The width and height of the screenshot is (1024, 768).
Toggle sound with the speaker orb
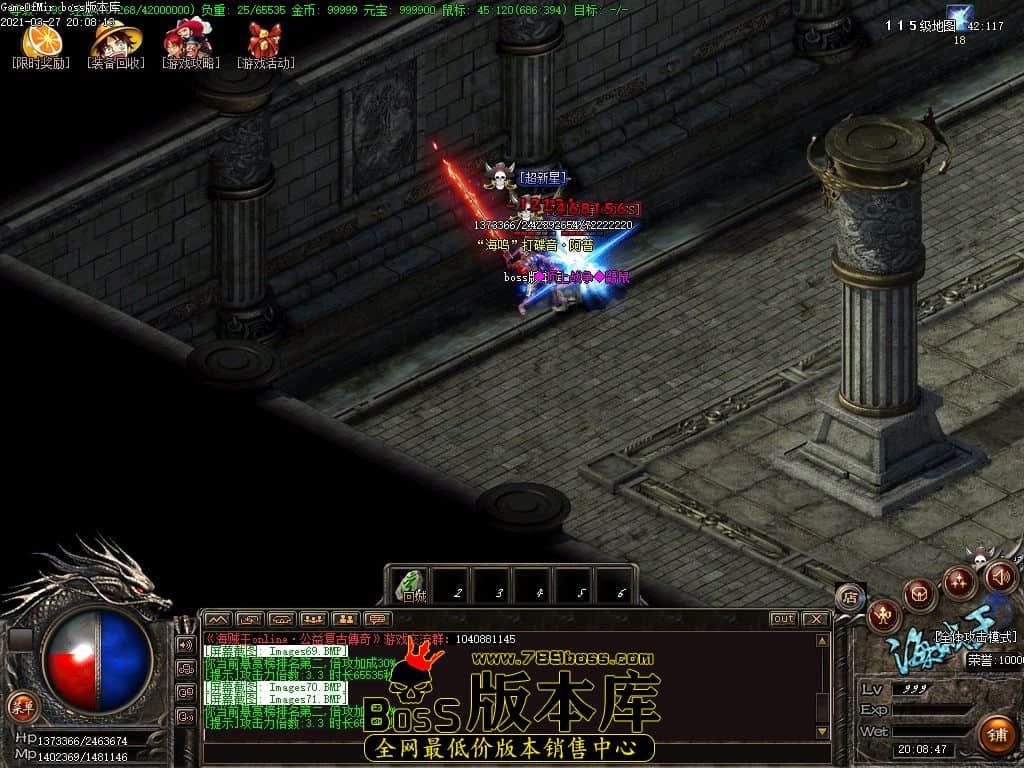1001,576
